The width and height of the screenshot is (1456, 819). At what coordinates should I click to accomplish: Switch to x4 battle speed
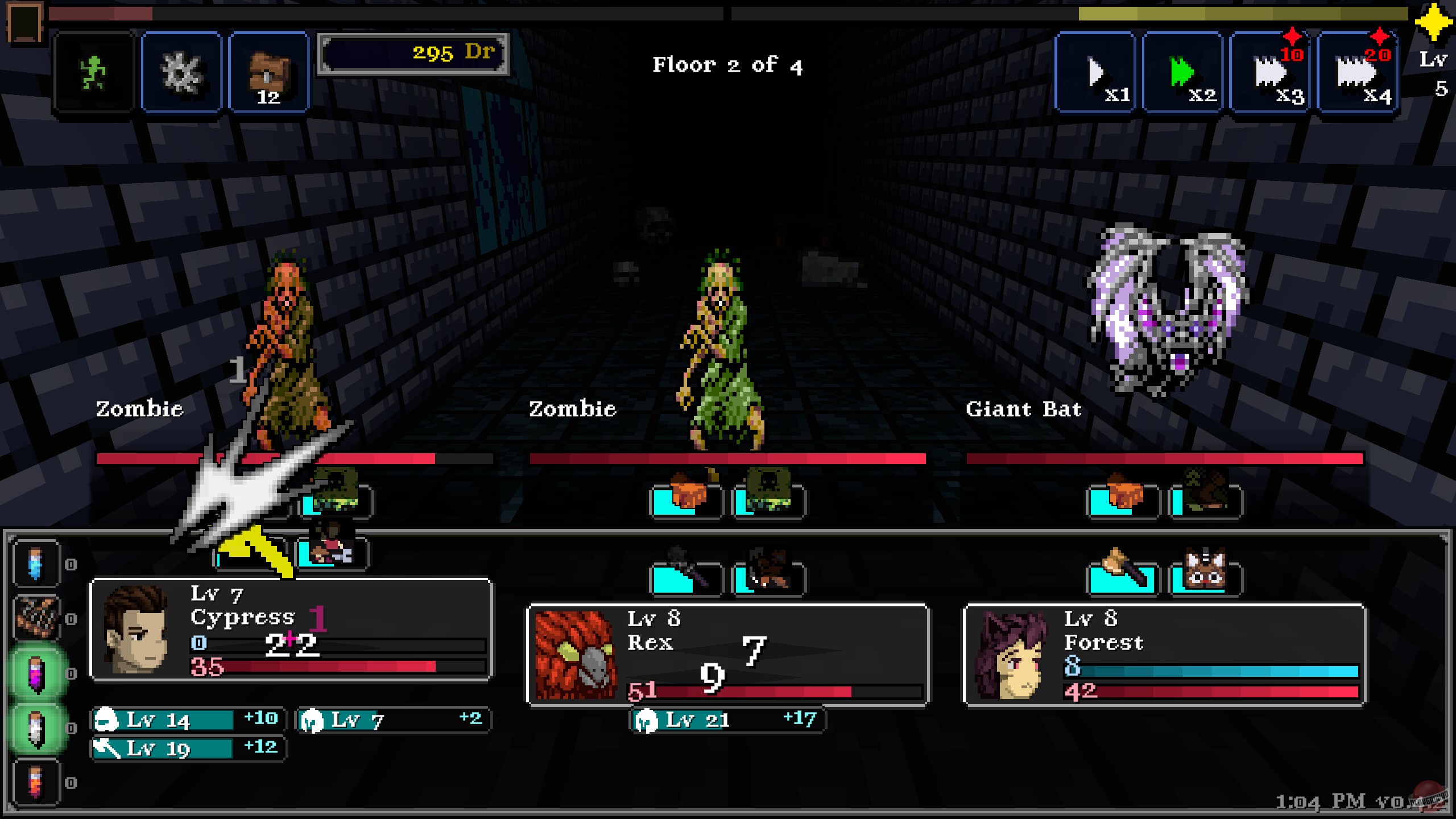point(1355,73)
